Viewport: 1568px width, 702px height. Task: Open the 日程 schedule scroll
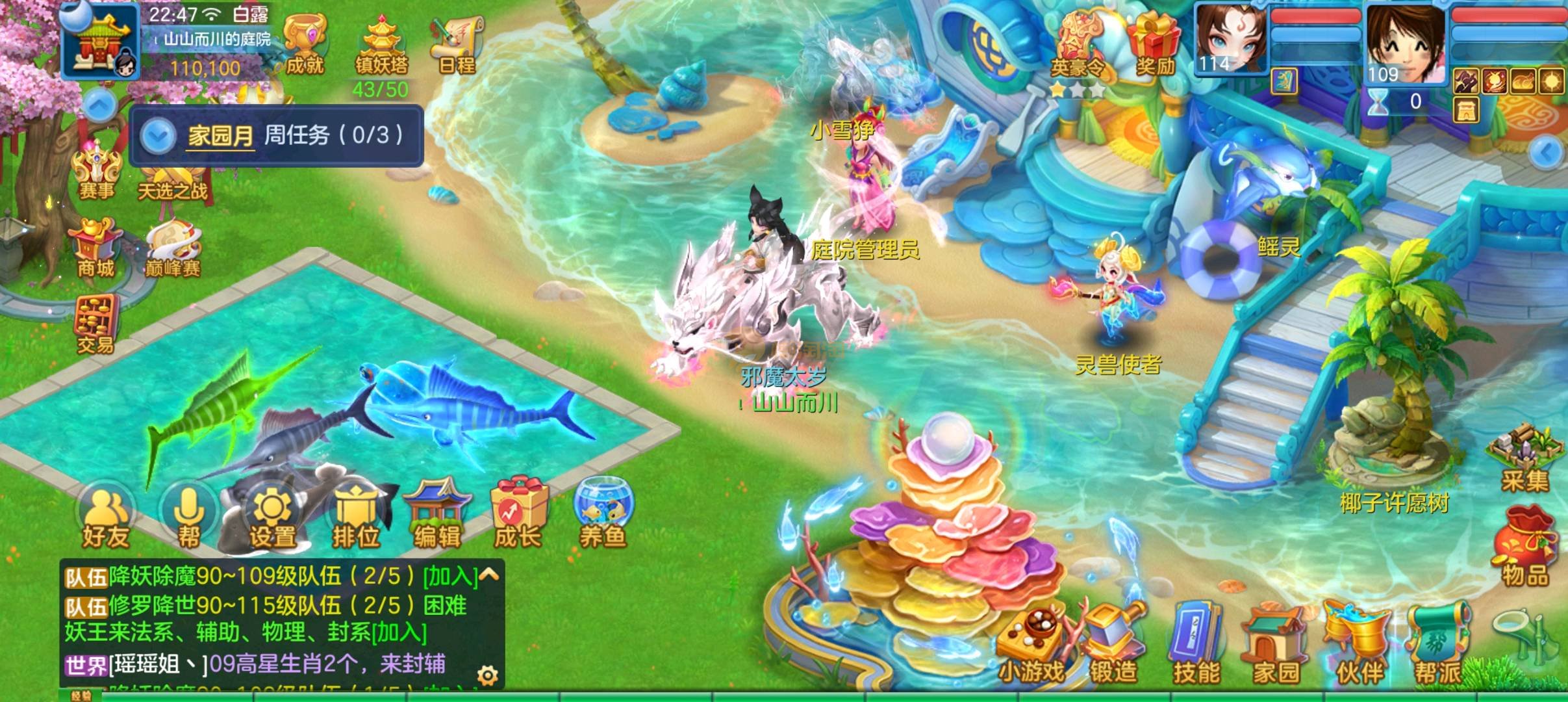(x=457, y=44)
